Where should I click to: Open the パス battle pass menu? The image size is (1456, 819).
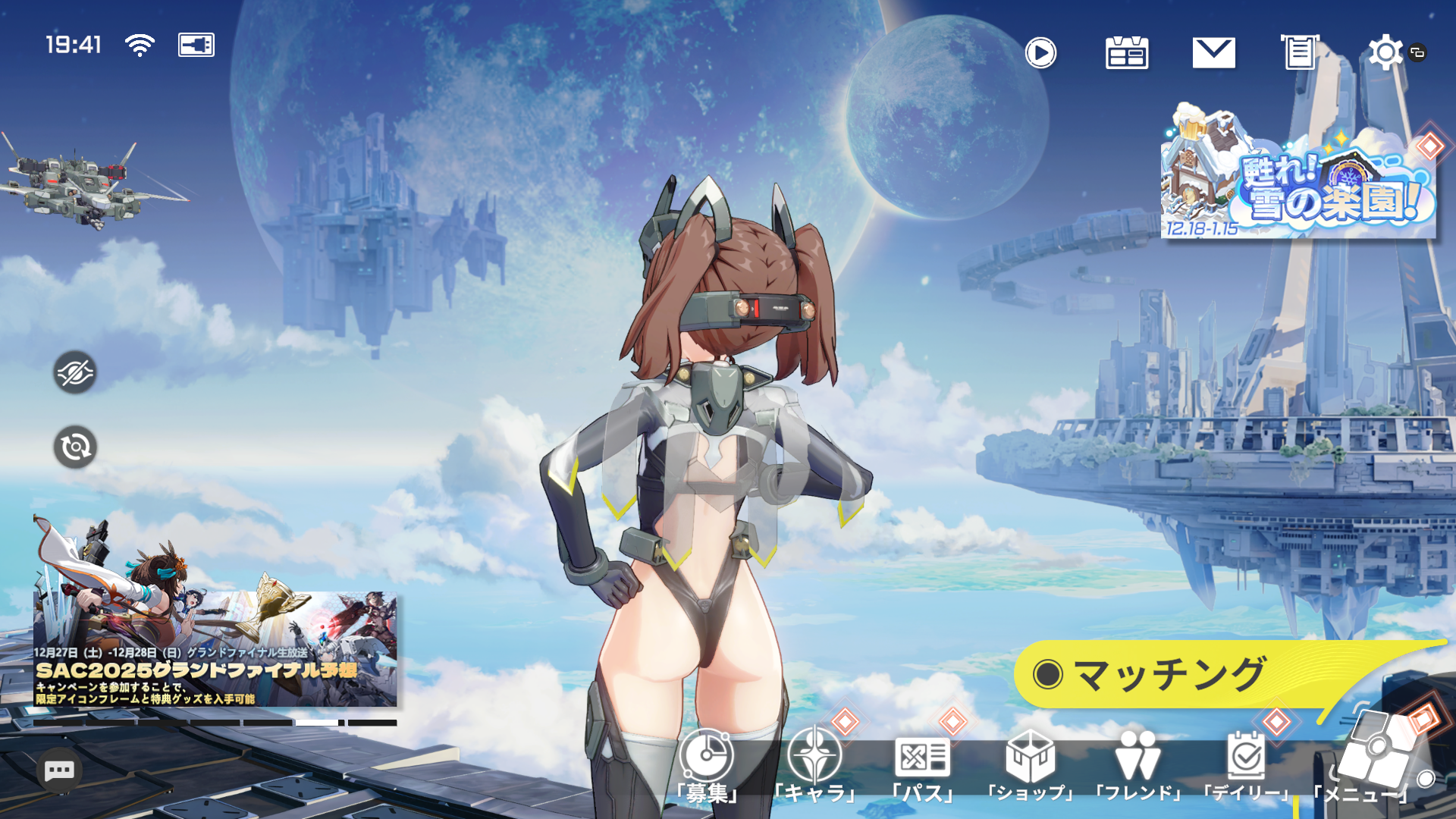[923, 764]
